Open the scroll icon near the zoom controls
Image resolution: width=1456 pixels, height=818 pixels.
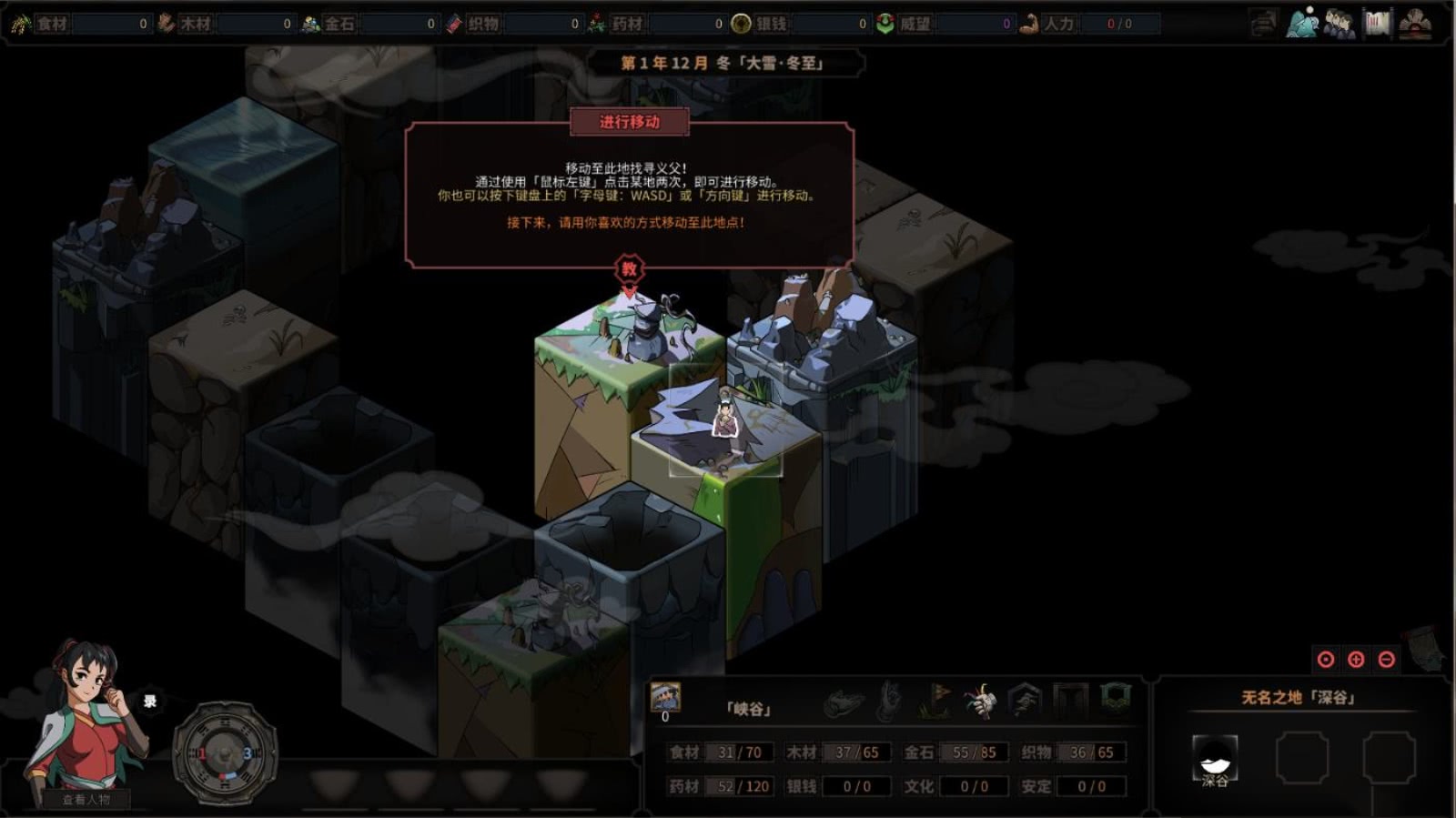1426,647
